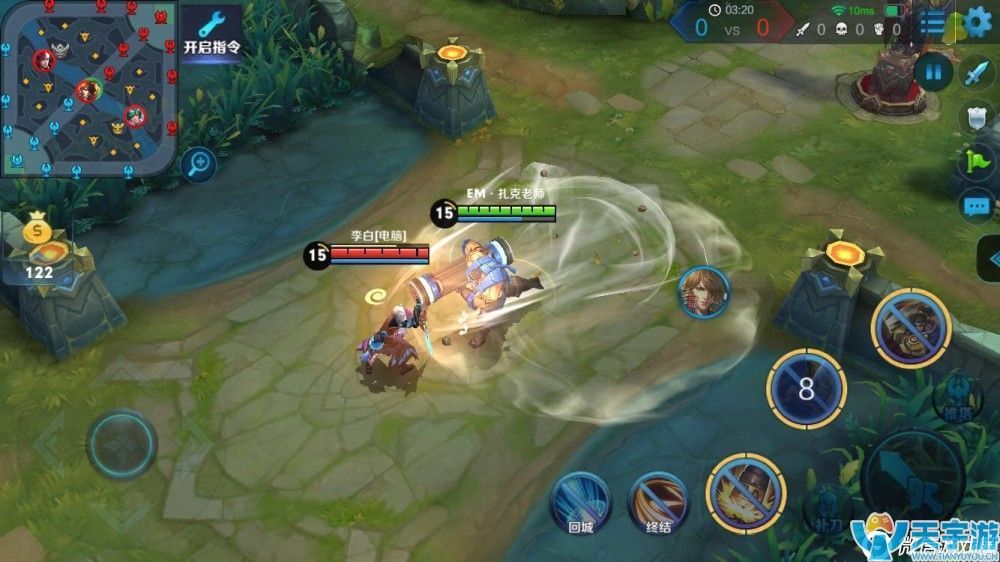
Task: Pause the match
Action: point(933,71)
